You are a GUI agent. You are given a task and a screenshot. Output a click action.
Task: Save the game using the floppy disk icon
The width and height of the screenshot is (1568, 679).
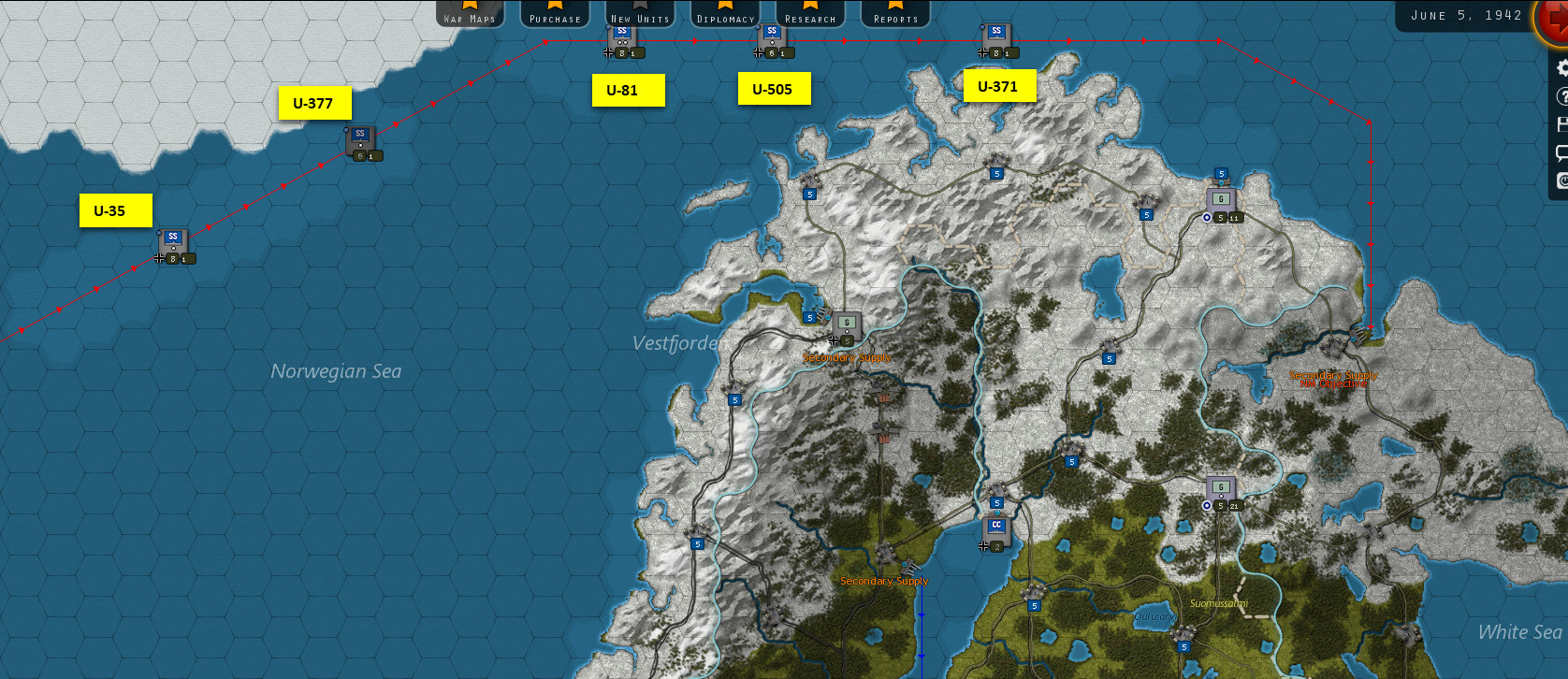tap(1561, 124)
